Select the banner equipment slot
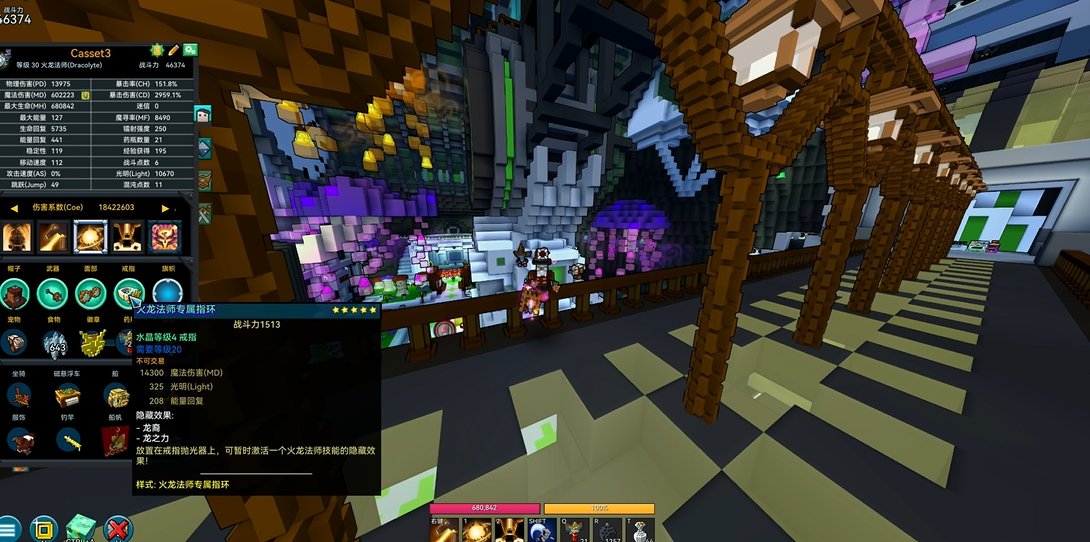Image resolution: width=1090 pixels, height=542 pixels. 166,293
